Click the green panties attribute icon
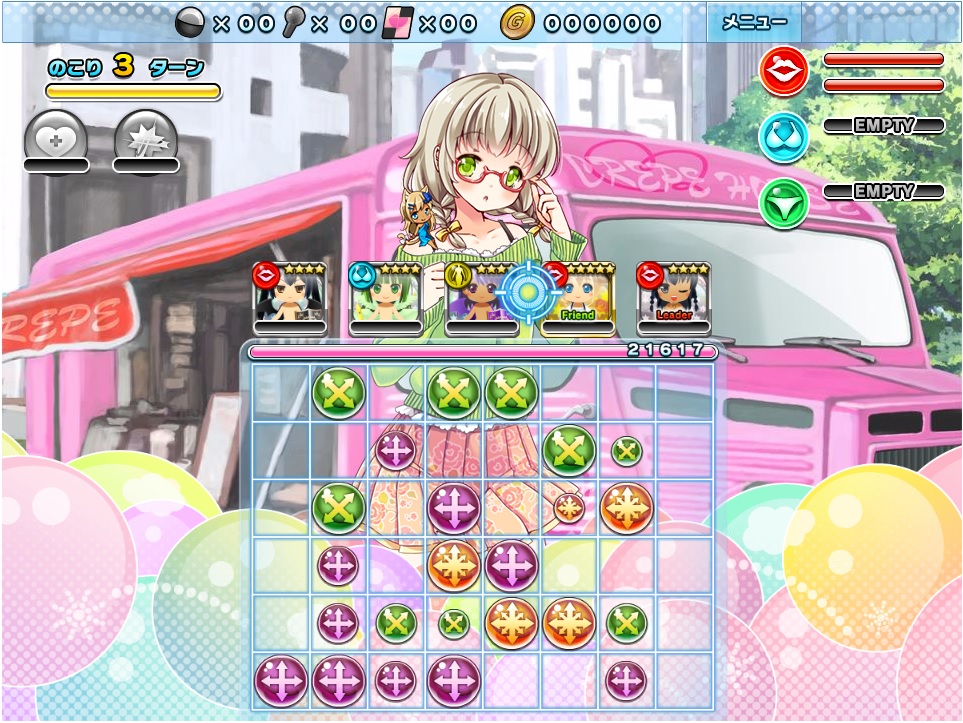Image resolution: width=963 pixels, height=723 pixels. (x=784, y=201)
